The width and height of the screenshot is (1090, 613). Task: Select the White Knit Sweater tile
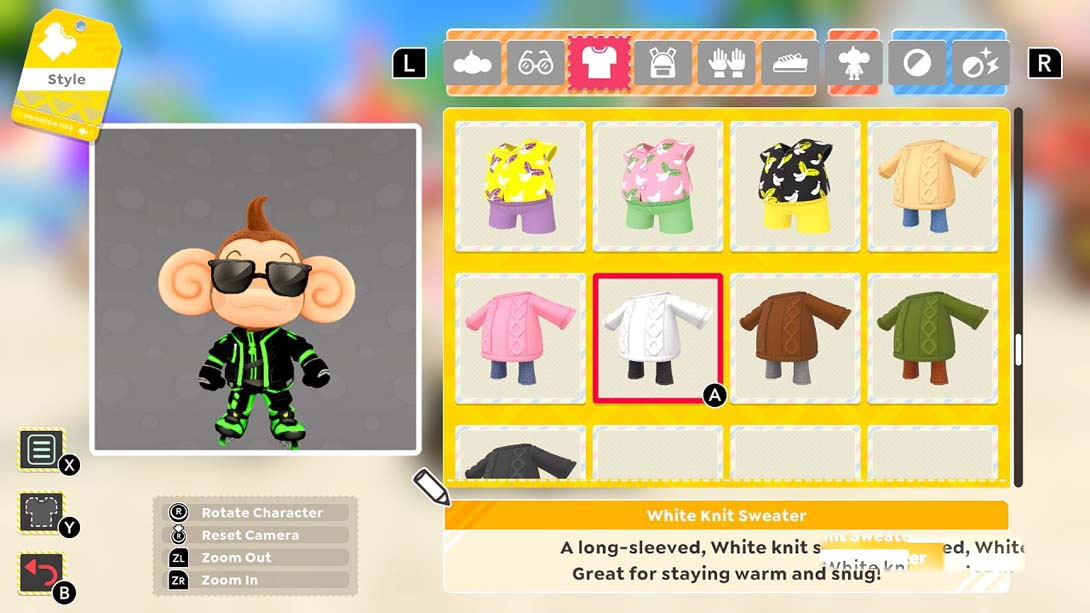[x=658, y=338]
